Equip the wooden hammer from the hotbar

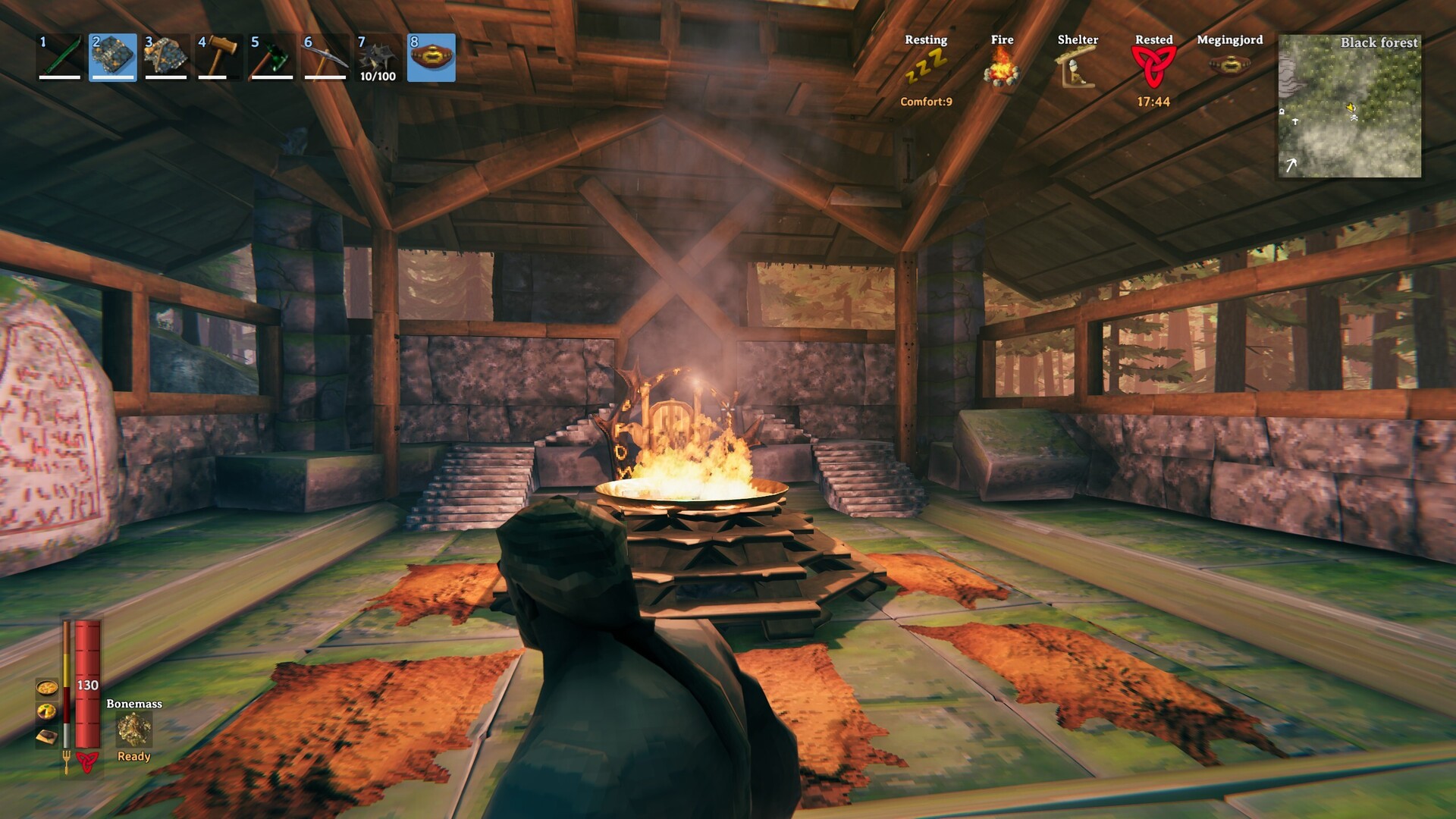[219, 57]
